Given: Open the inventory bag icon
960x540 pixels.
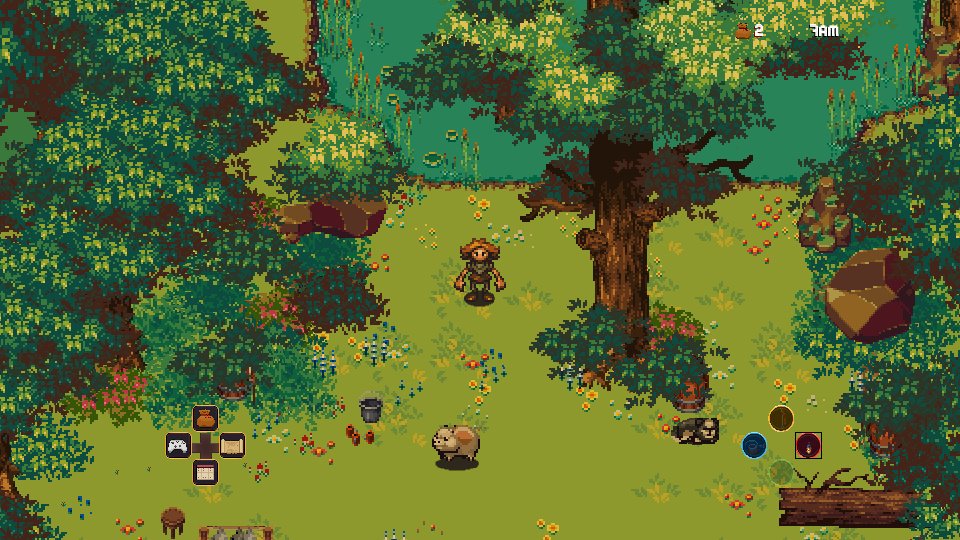Looking at the screenshot, I should click(205, 418).
